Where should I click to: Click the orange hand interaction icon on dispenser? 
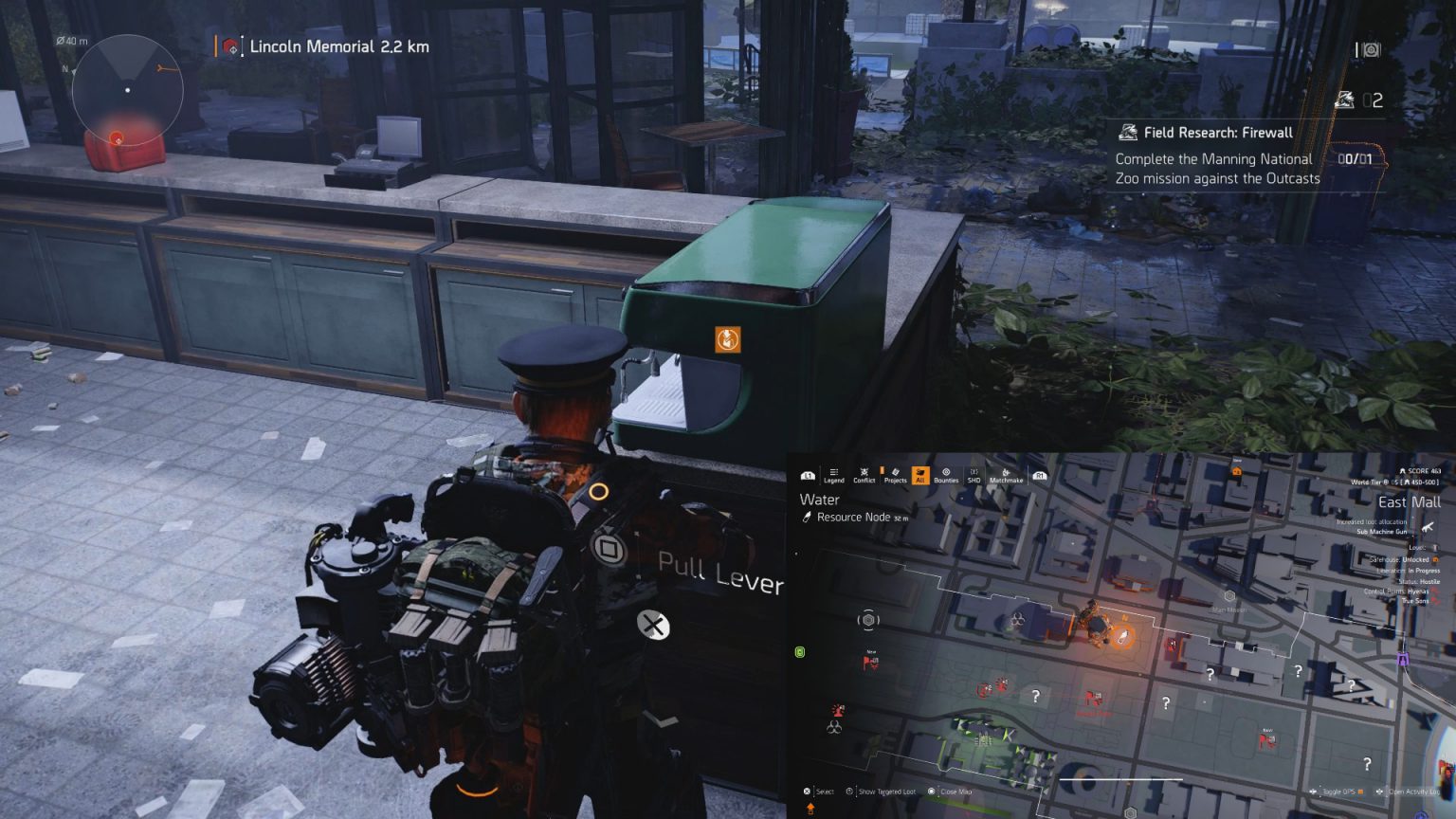(x=727, y=340)
